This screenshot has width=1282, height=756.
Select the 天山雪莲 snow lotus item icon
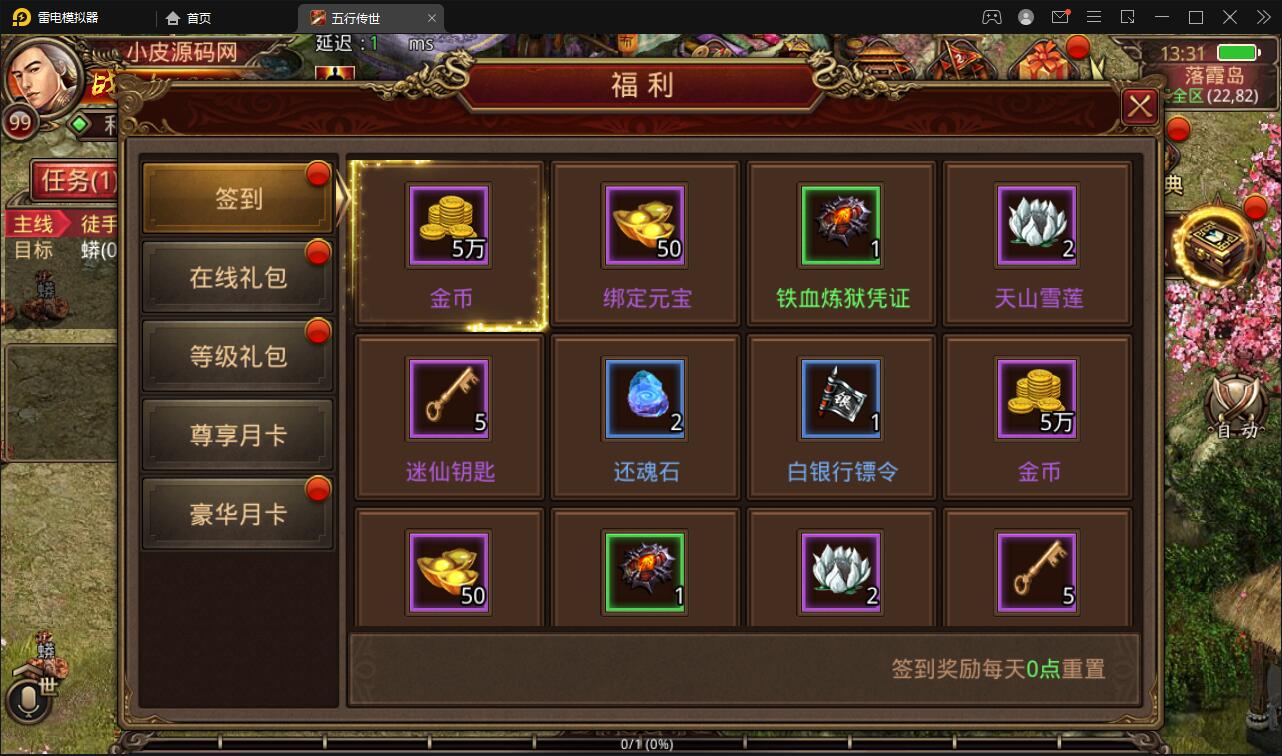coord(1037,225)
